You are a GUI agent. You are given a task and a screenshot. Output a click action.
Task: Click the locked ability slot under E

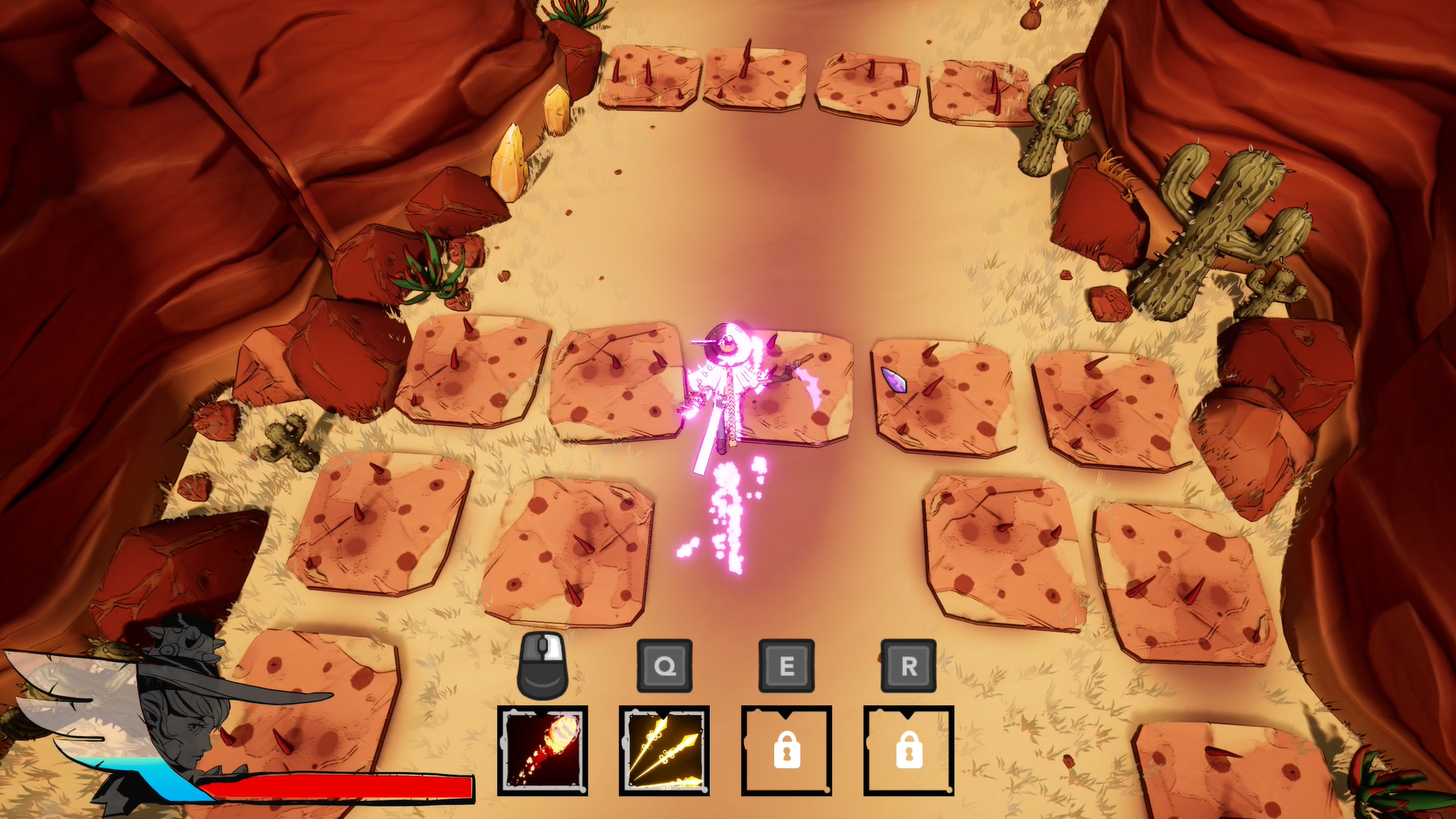[786, 750]
